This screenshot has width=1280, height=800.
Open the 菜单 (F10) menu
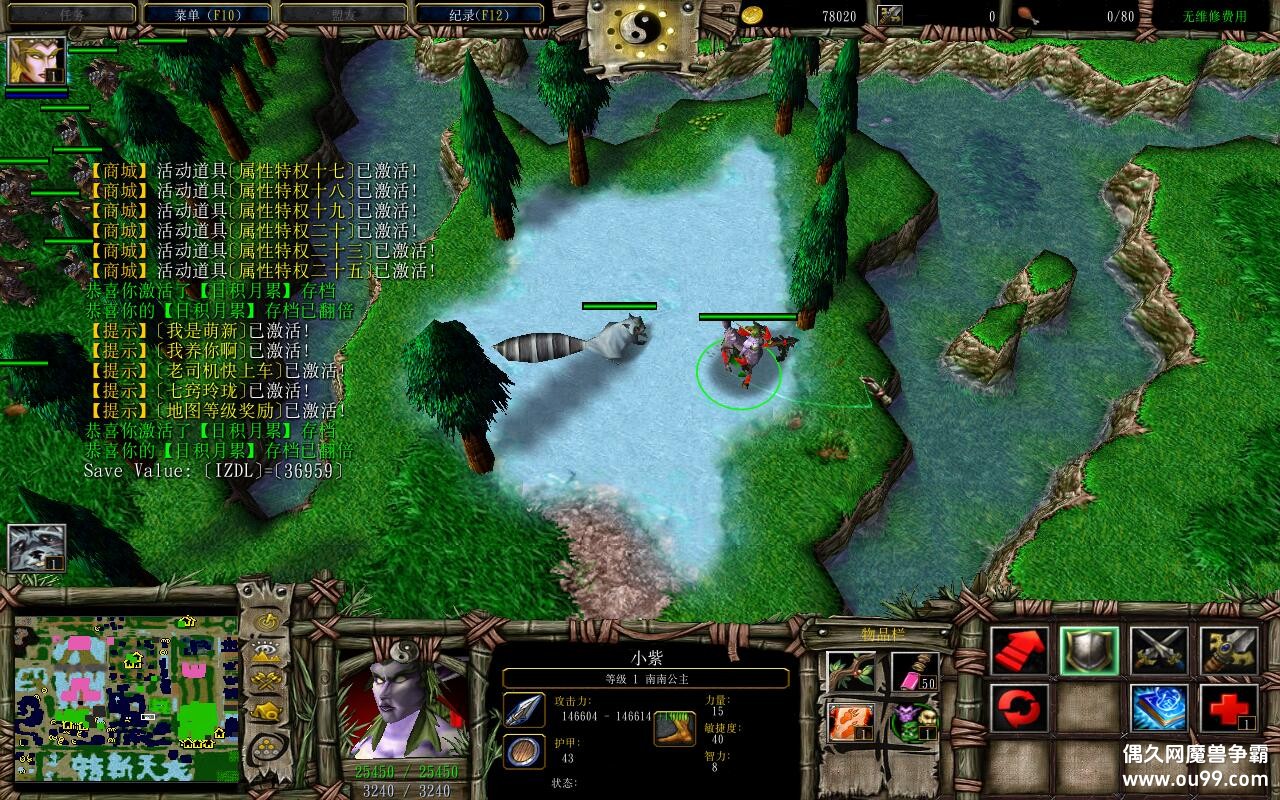(x=208, y=15)
